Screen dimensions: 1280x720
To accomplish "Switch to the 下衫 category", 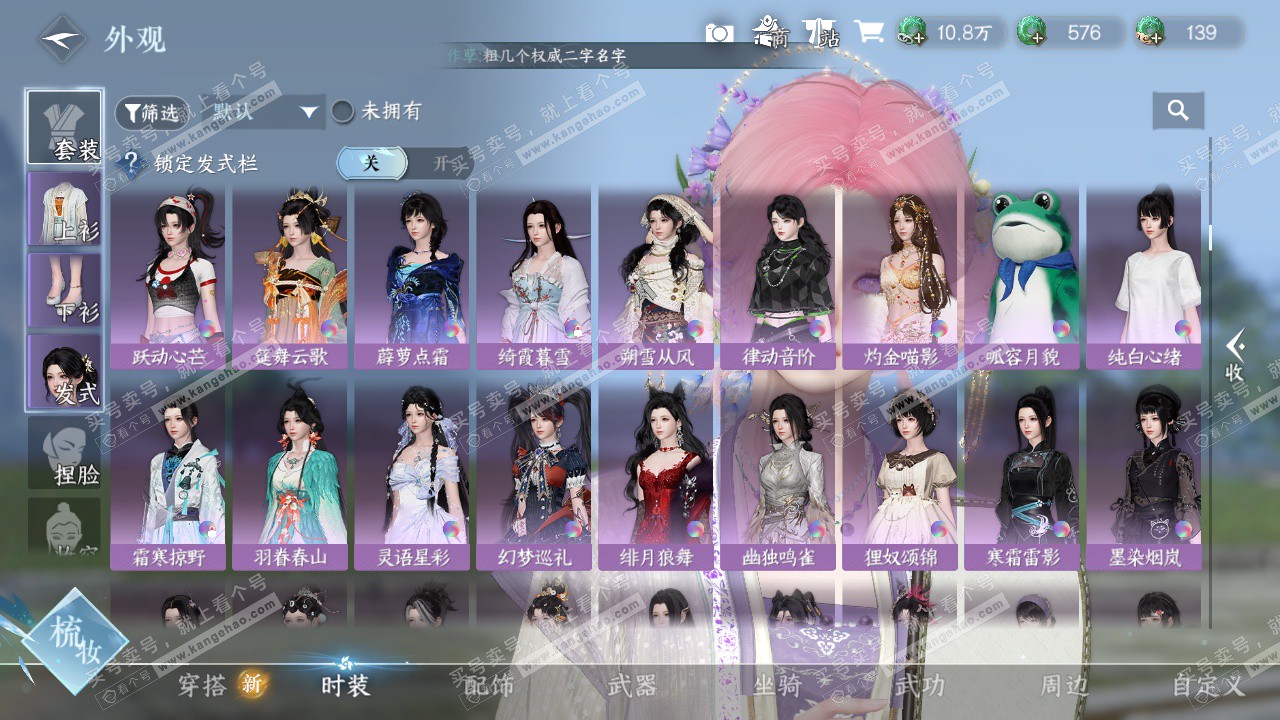I will tap(64, 290).
